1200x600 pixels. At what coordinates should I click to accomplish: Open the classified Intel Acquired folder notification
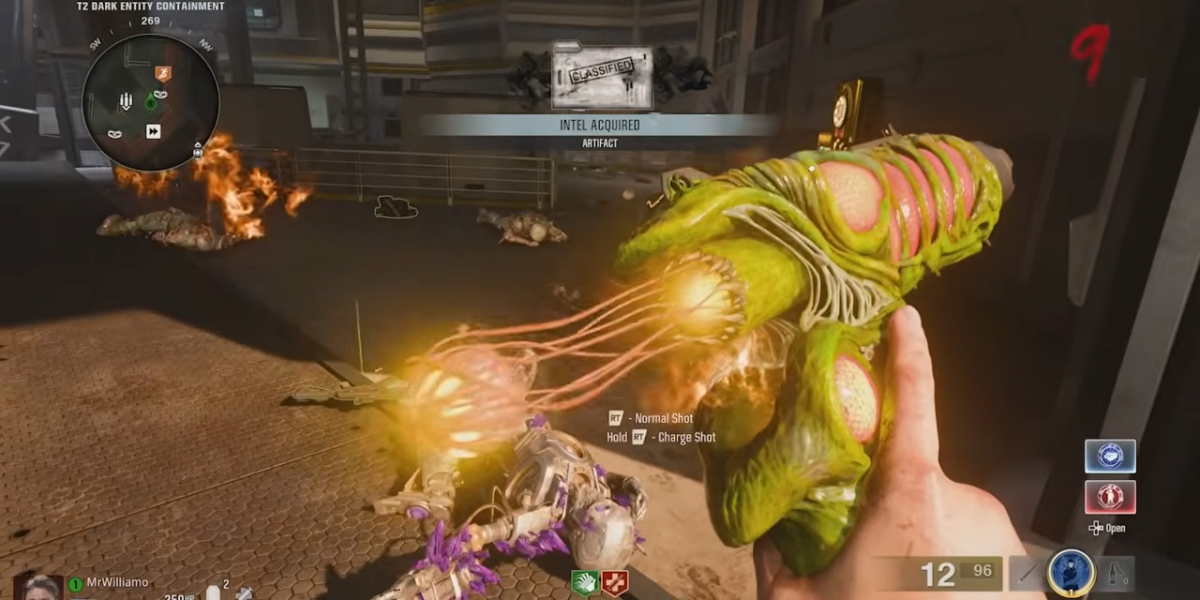click(602, 78)
